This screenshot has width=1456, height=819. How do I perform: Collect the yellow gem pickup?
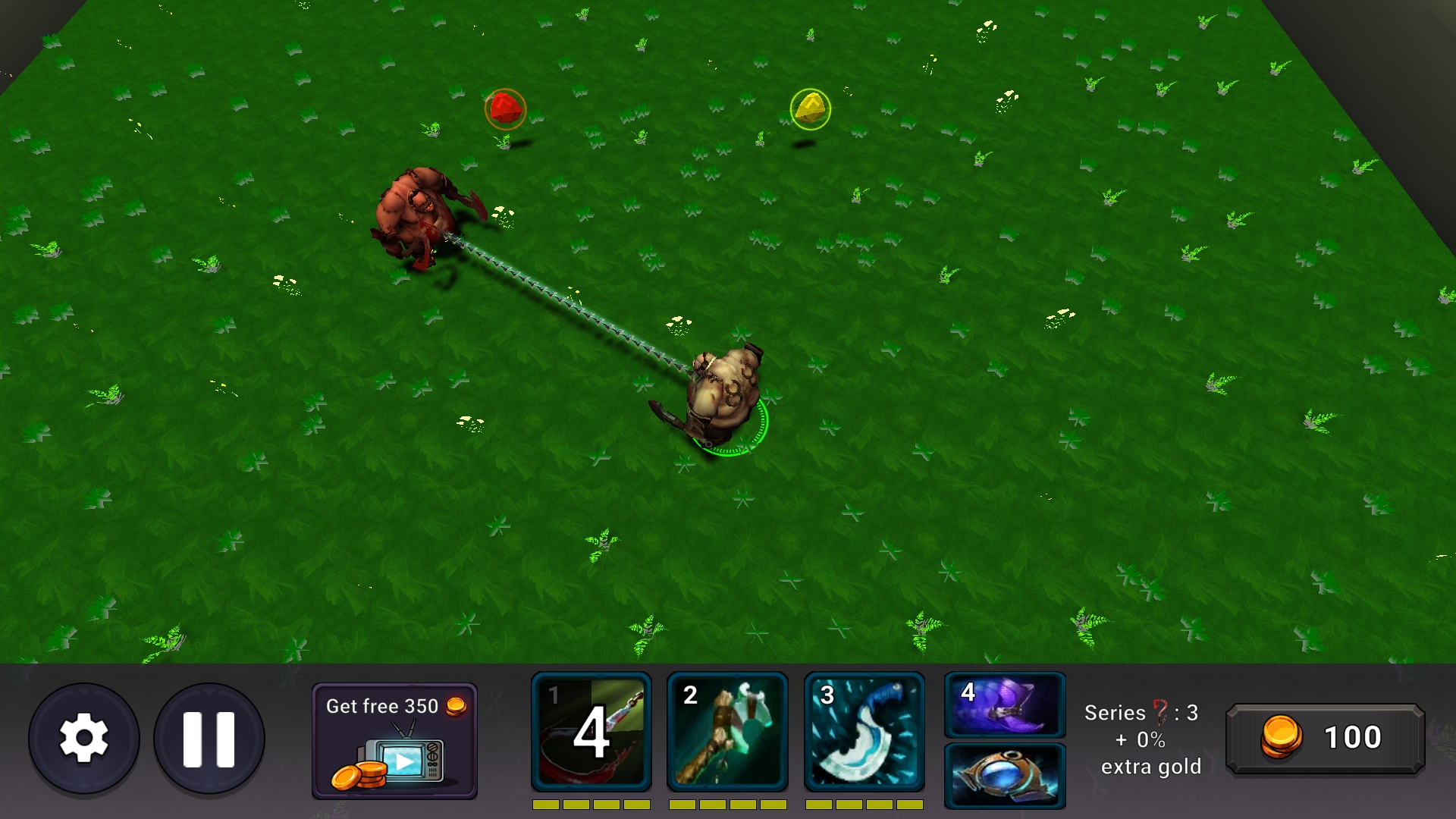click(x=810, y=108)
